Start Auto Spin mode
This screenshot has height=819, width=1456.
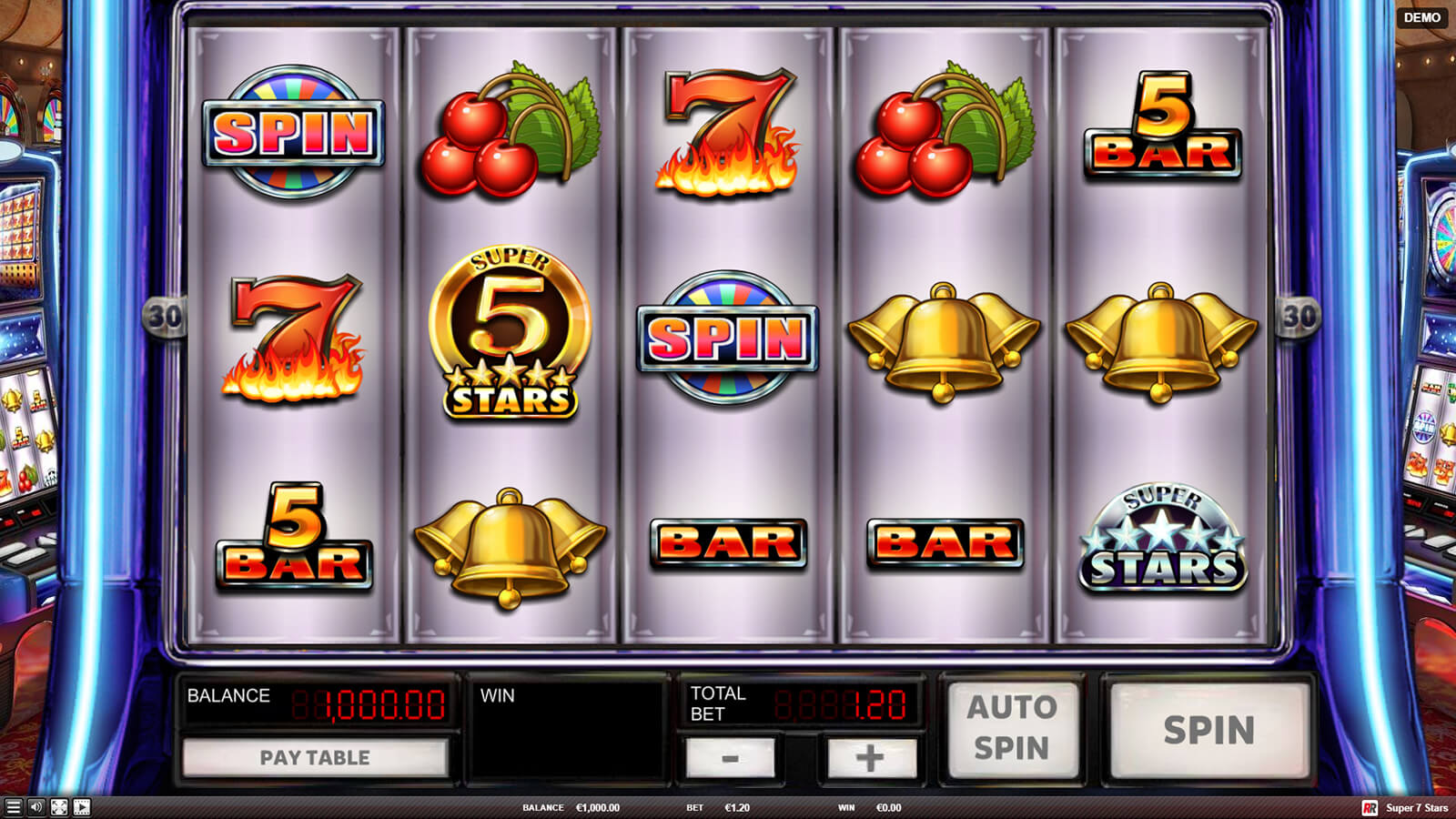(x=1012, y=728)
